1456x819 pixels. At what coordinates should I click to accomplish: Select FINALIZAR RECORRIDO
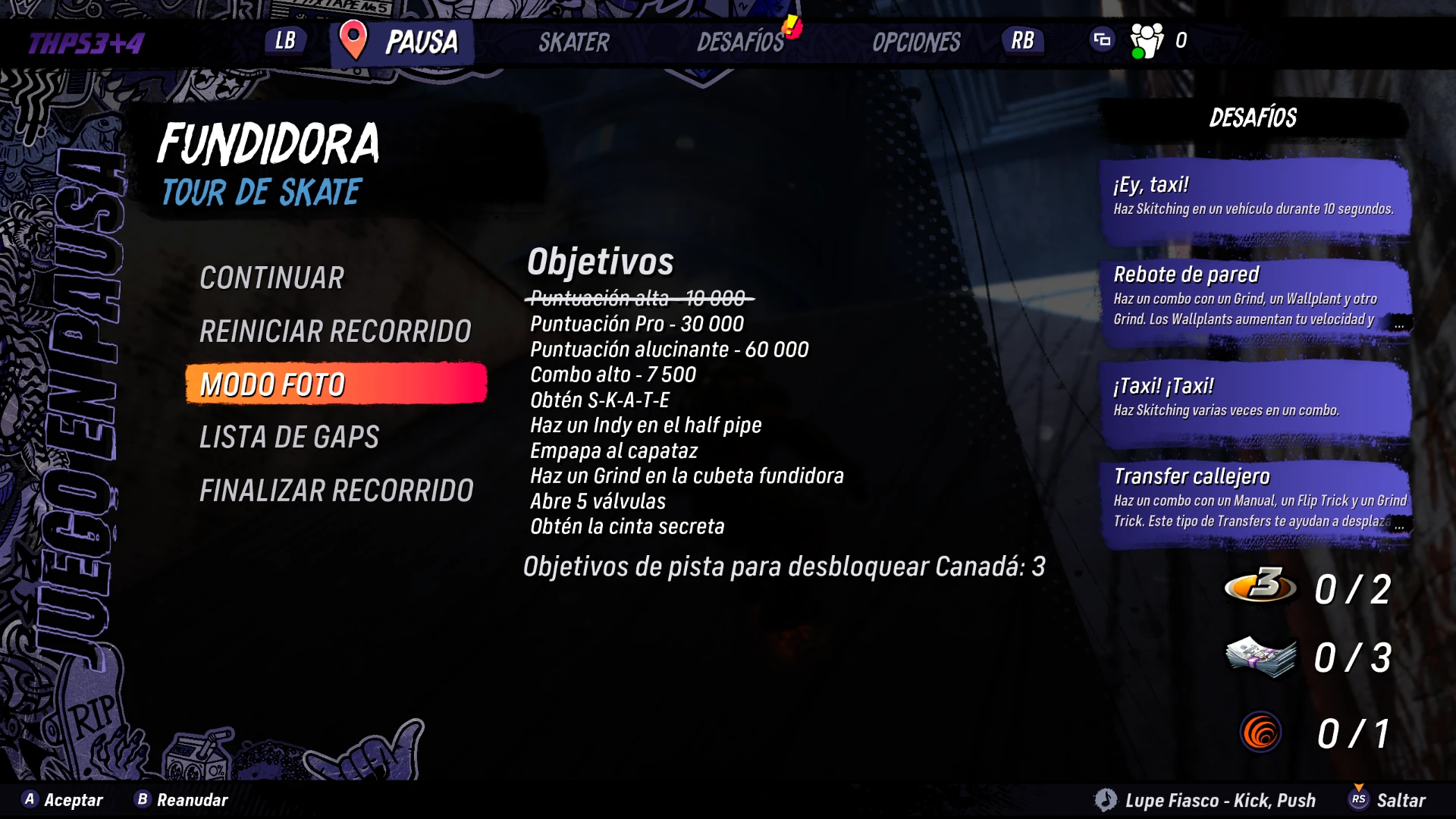336,491
